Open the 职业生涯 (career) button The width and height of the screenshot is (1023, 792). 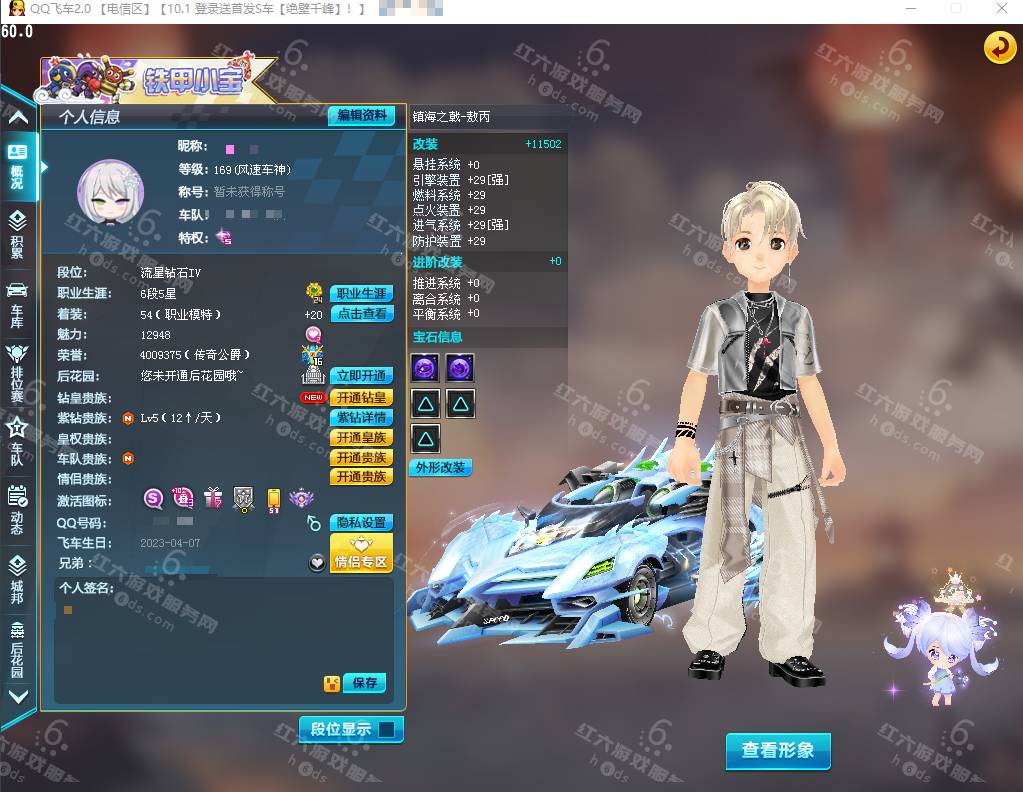[x=361, y=294]
